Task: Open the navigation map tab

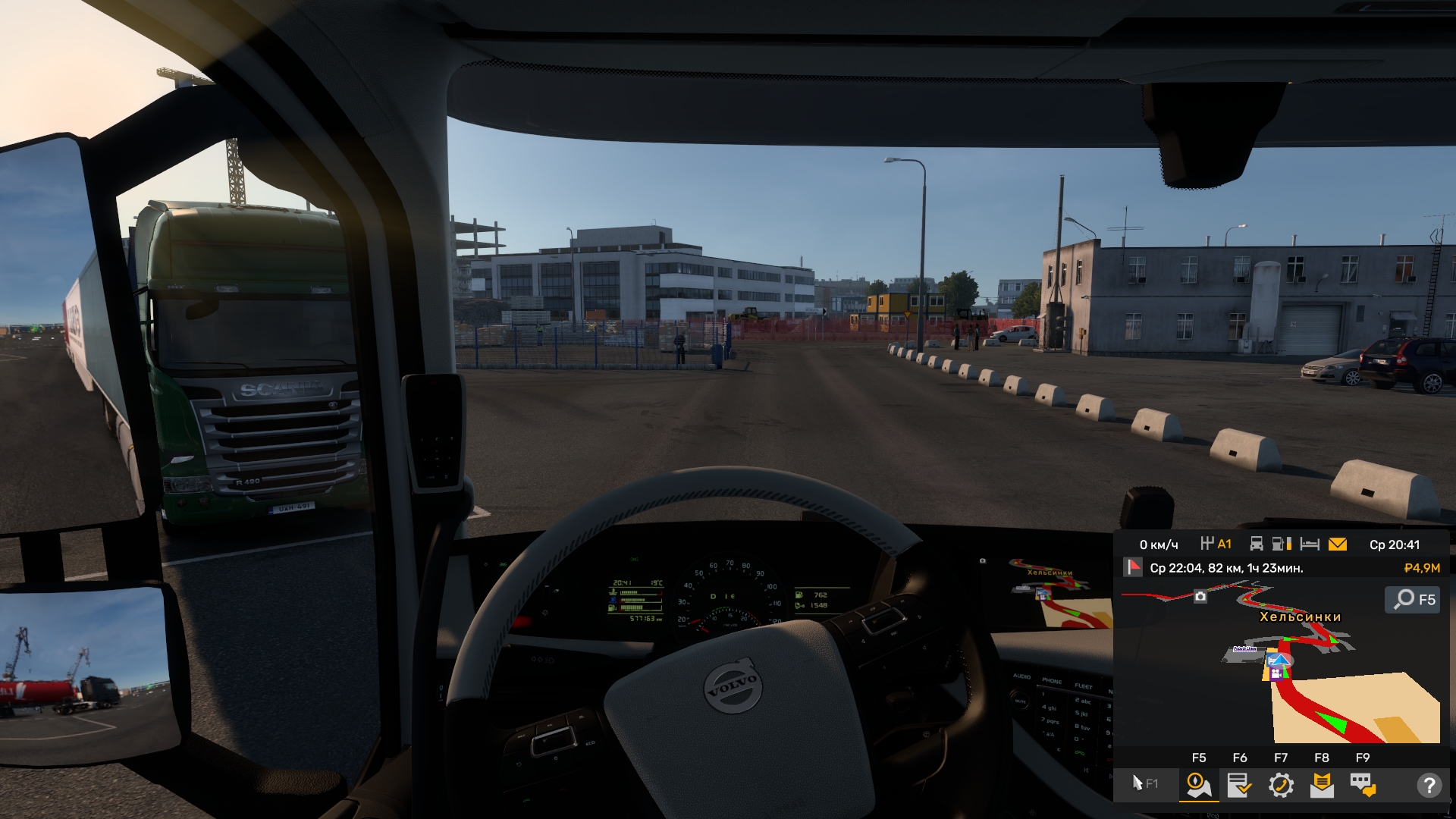Action: click(1199, 785)
